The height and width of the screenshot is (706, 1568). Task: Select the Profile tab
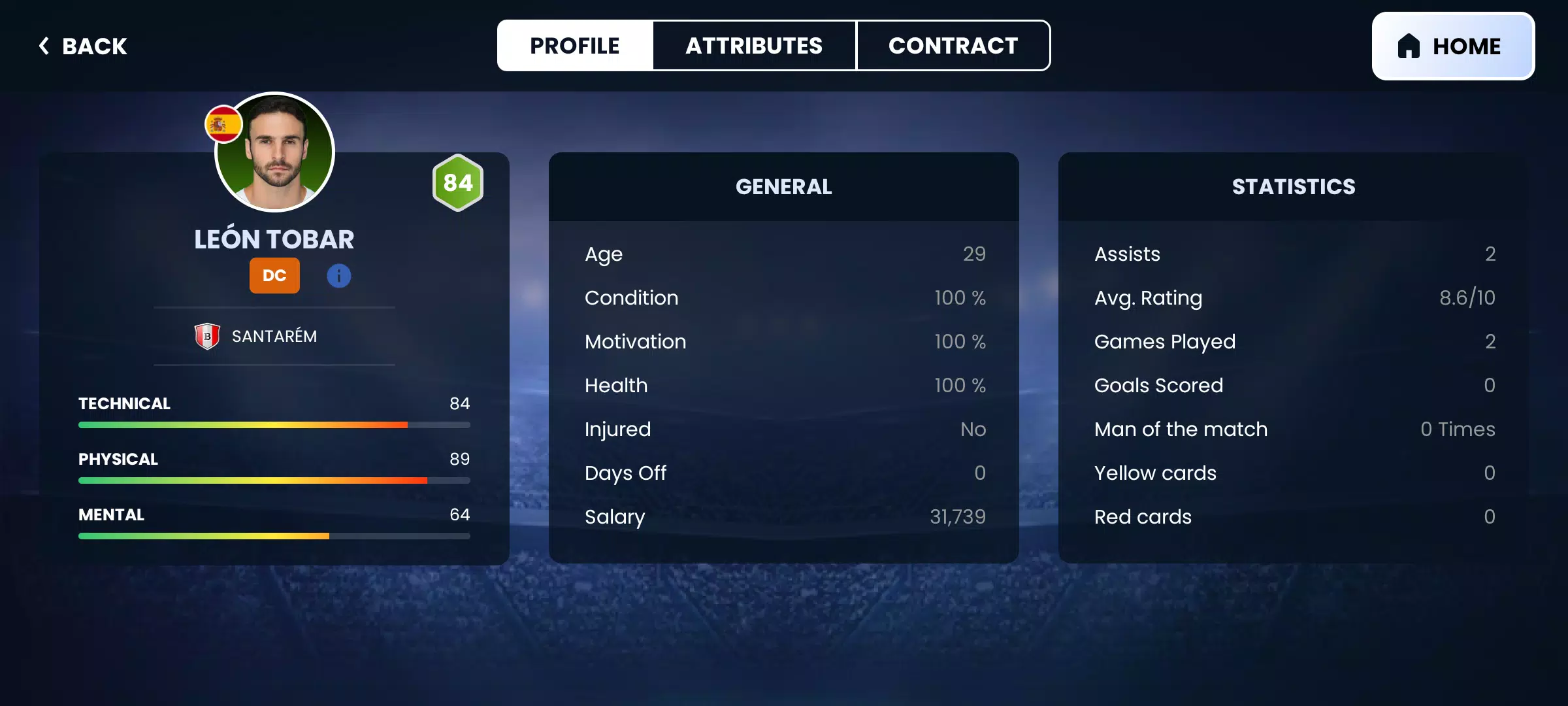point(575,45)
